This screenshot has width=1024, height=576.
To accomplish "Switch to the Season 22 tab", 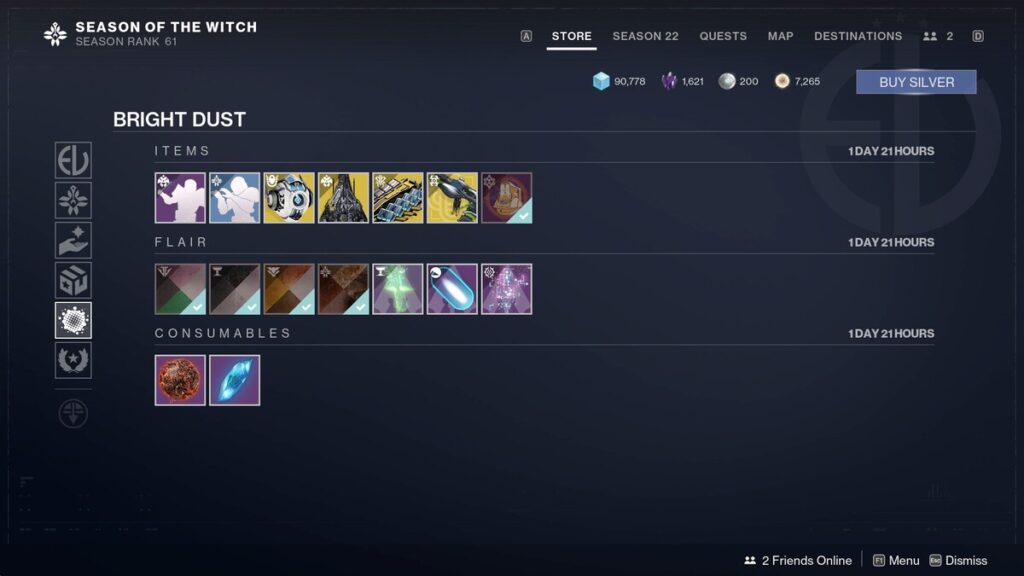I will click(x=645, y=36).
